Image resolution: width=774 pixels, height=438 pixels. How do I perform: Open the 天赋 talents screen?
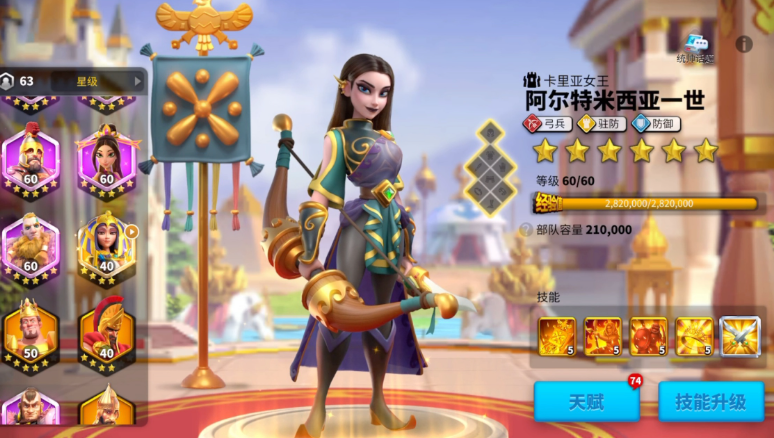586,402
